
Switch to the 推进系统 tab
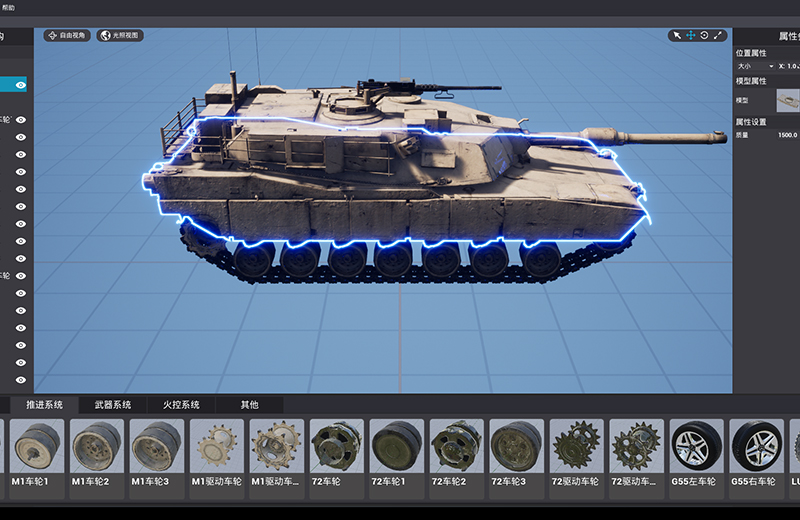(45, 405)
